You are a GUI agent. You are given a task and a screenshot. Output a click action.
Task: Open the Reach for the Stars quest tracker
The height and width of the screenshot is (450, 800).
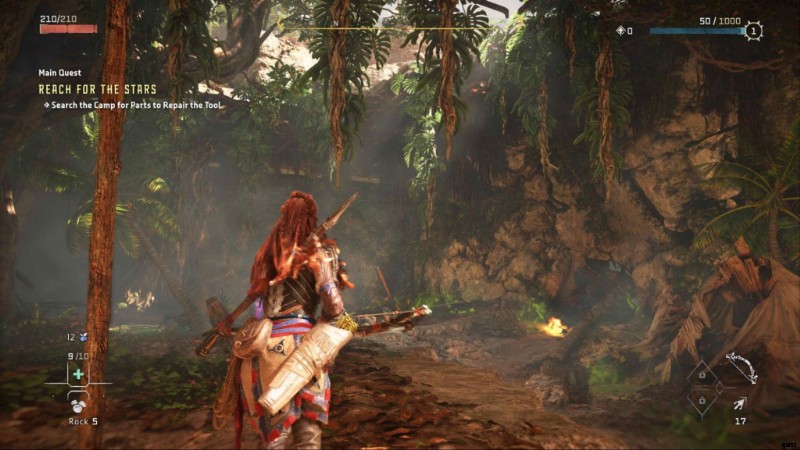[x=97, y=89]
